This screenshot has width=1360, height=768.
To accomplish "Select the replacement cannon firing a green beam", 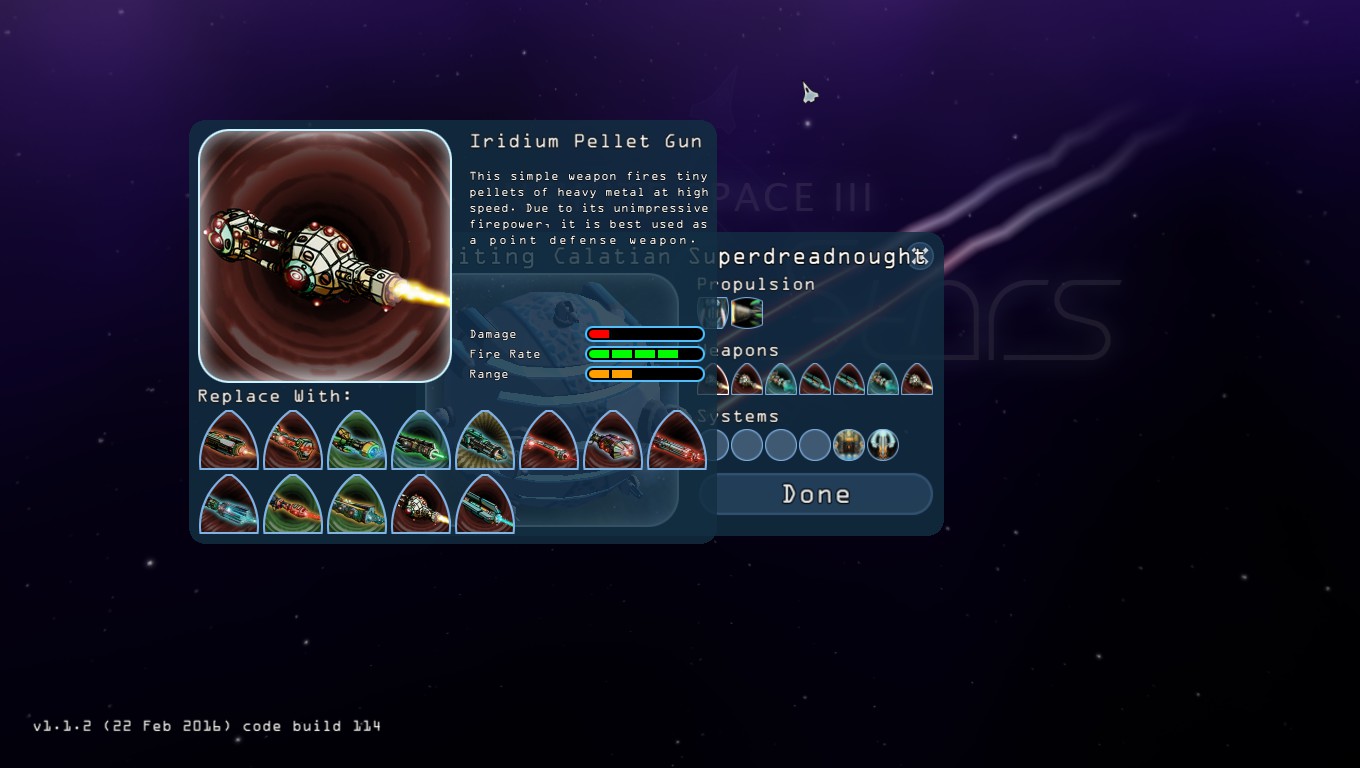I will point(421,441).
